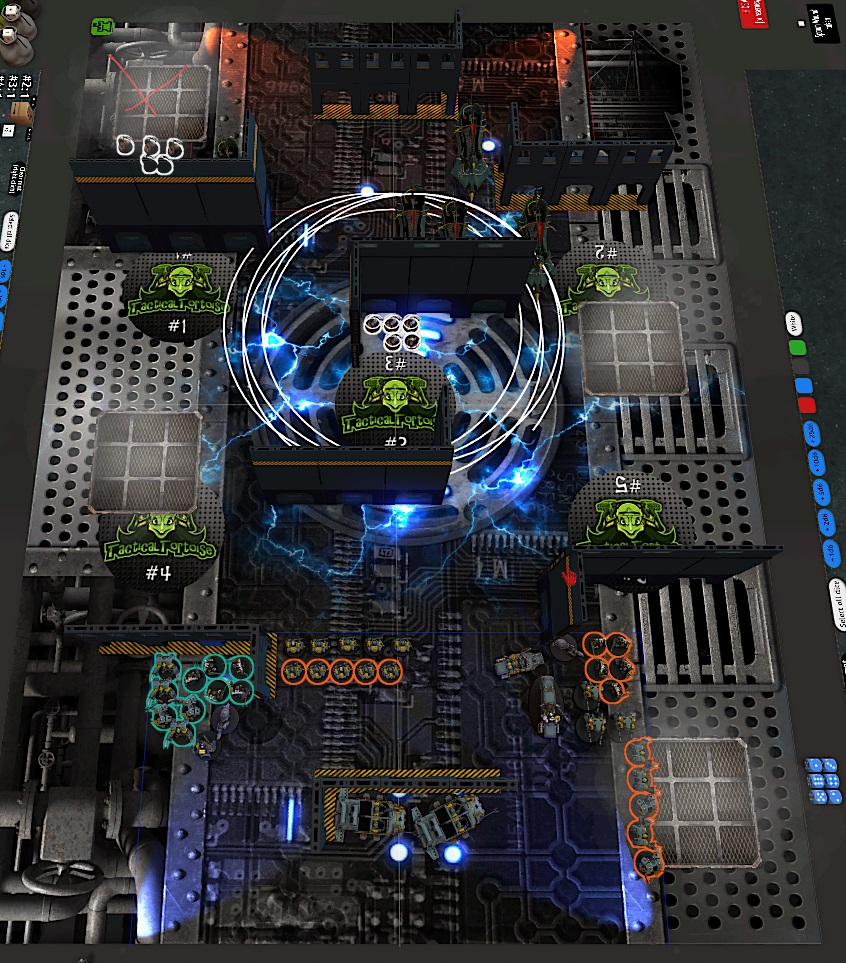Pick the dark grey dice color swatch

800,368
